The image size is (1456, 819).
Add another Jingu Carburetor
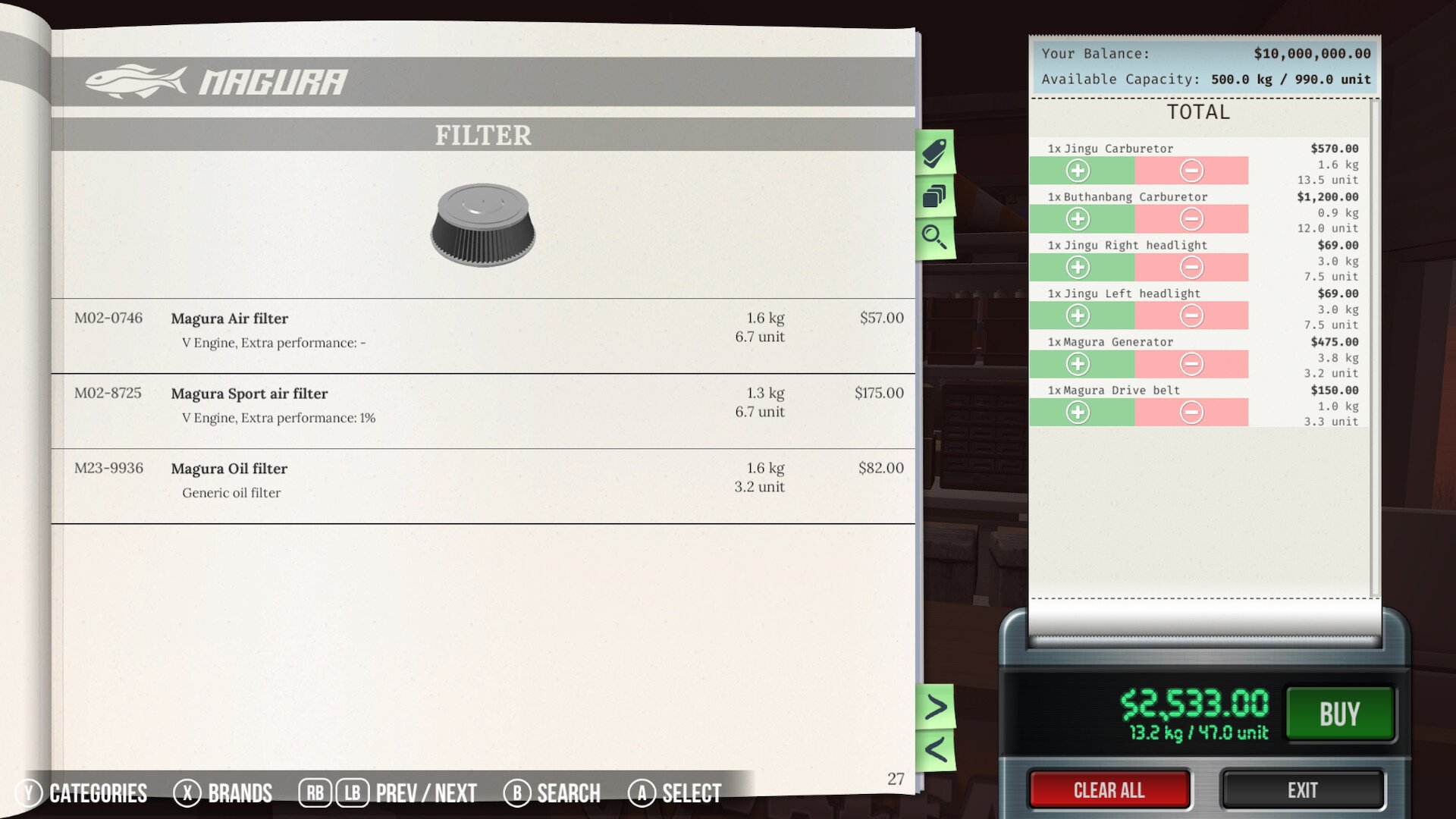coord(1078,171)
